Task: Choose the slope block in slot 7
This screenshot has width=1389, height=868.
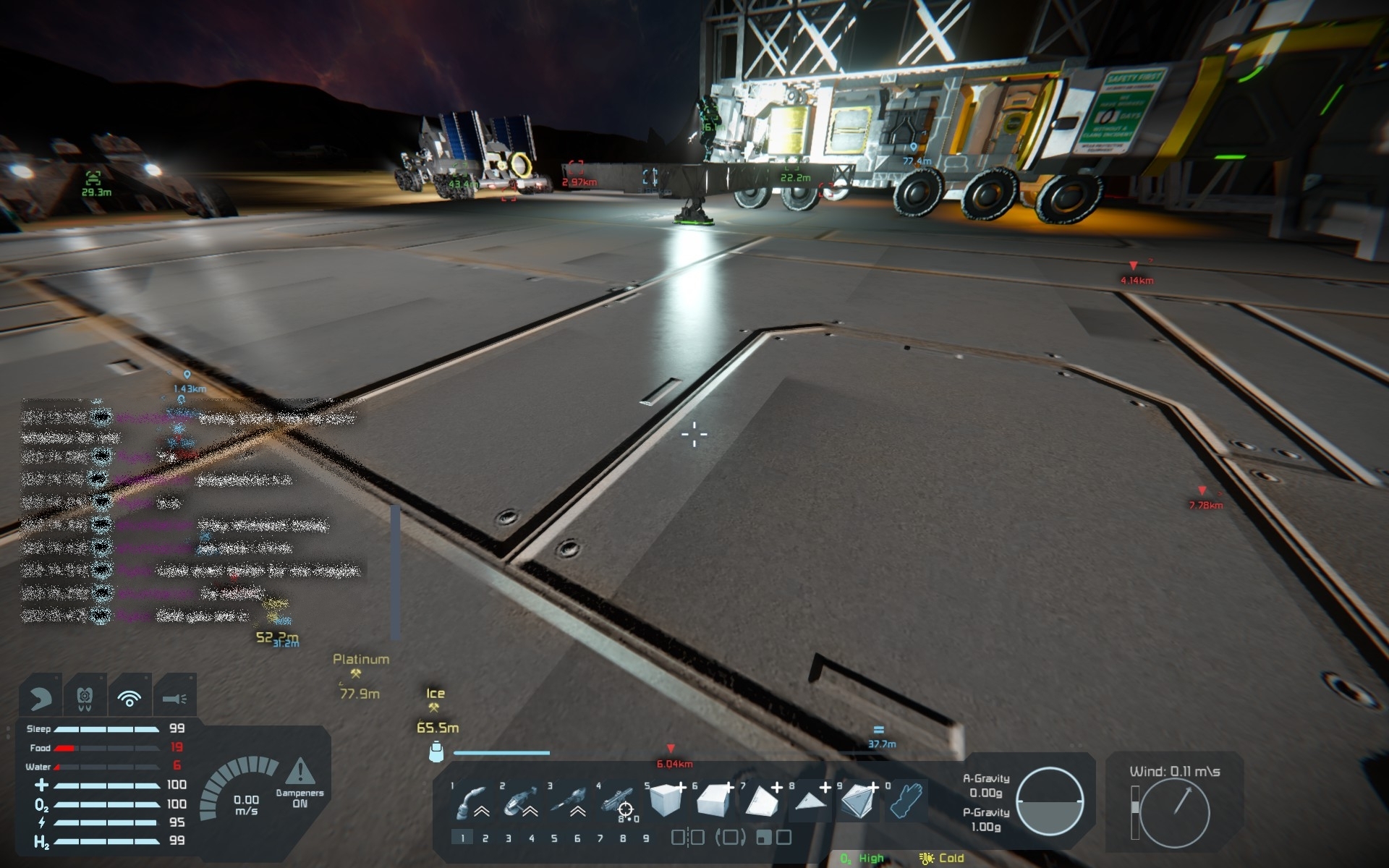Action: (761, 801)
